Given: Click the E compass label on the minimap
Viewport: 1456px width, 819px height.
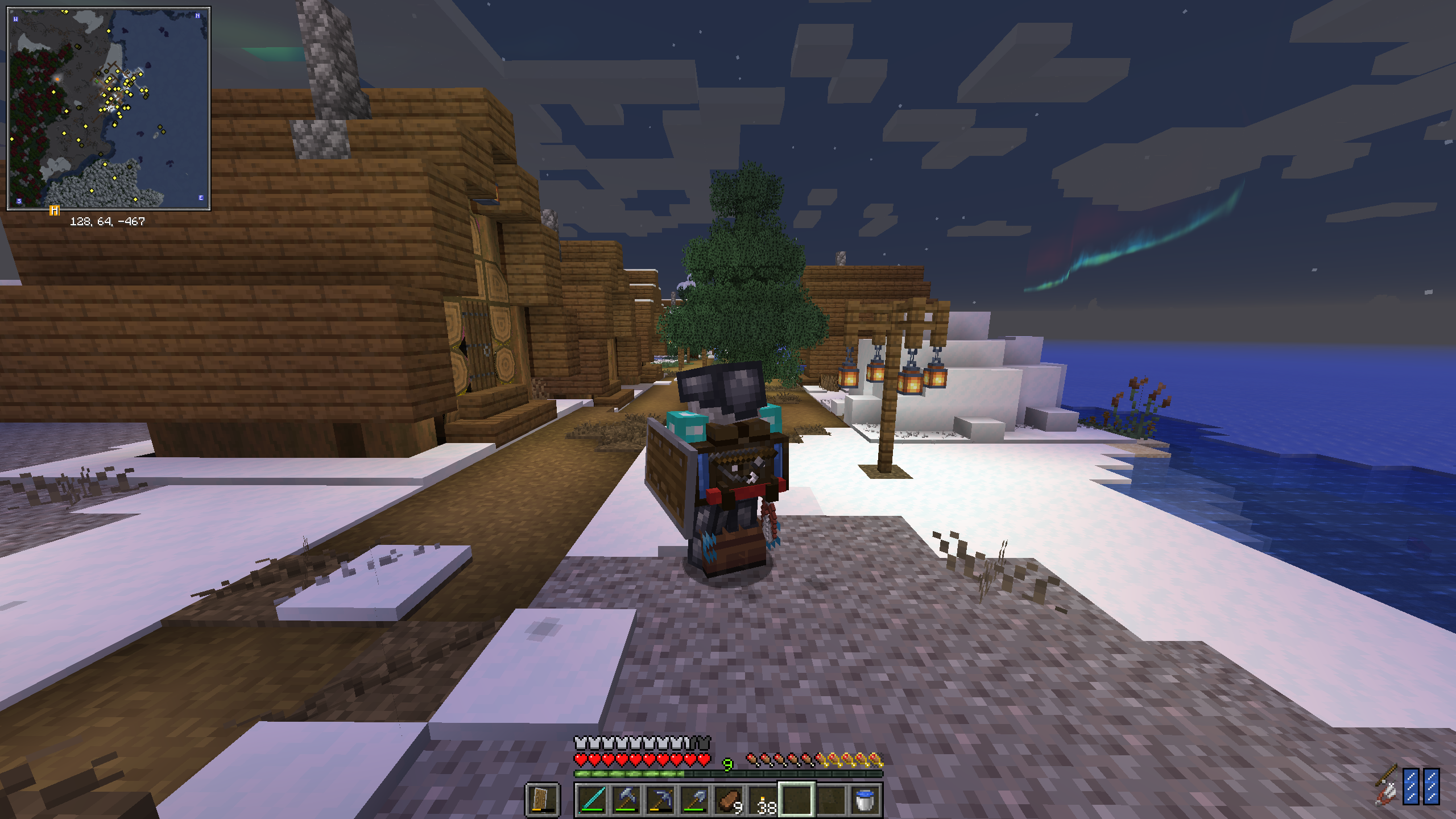Looking at the screenshot, I should click(x=201, y=197).
